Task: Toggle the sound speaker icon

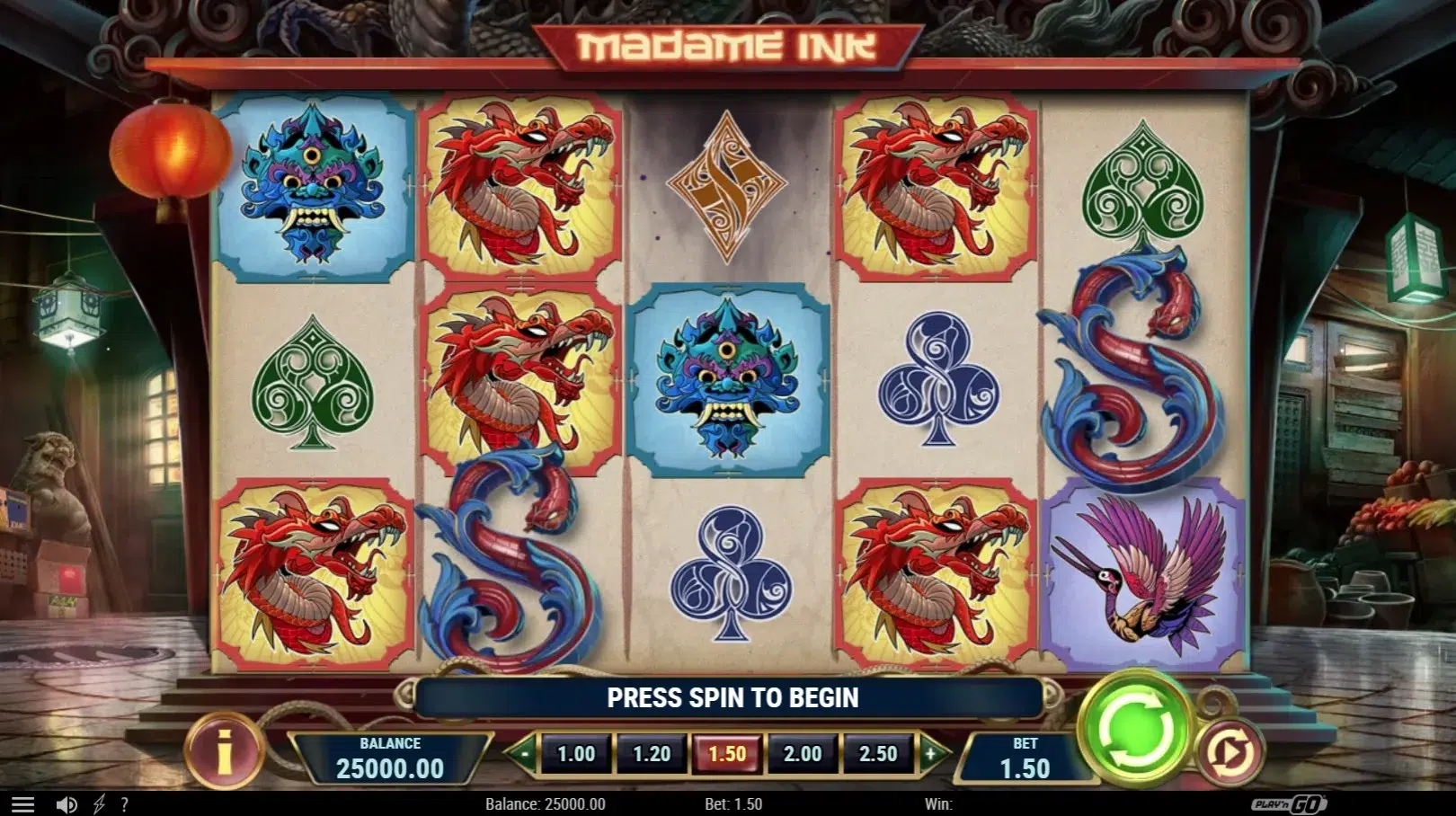Action: tap(66, 804)
